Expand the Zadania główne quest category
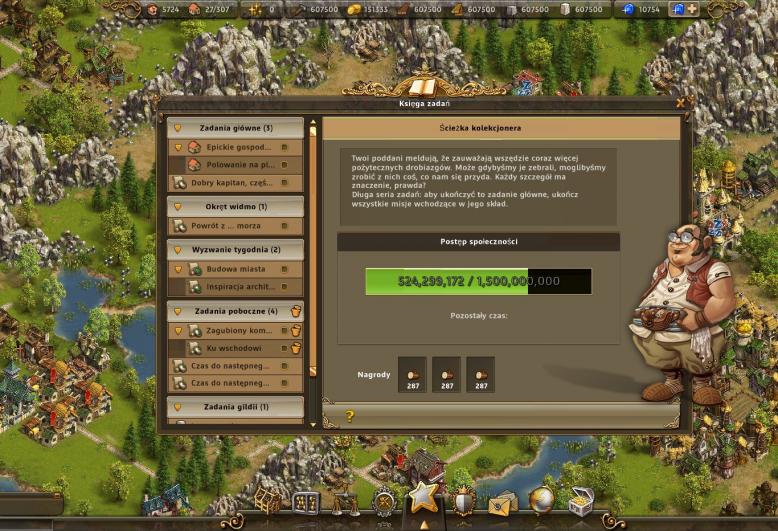The image size is (778, 531). 235,128
